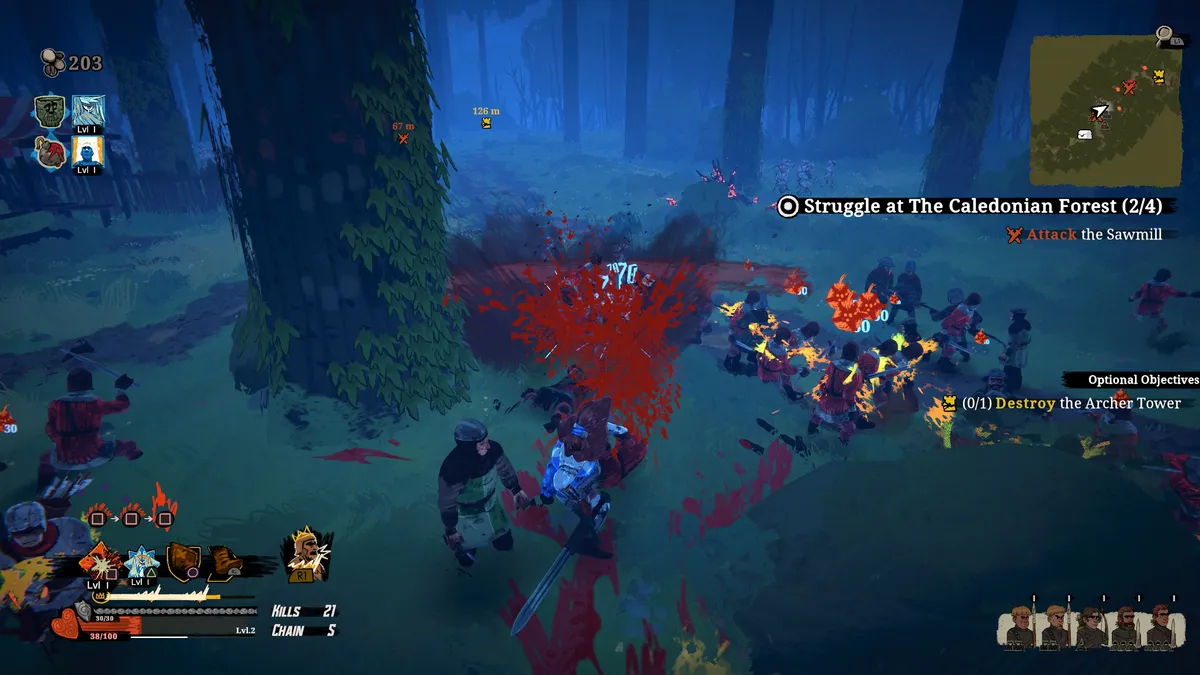This screenshot has height=675, width=1200.
Task: Click the squad portraits row
Action: 1088,627
